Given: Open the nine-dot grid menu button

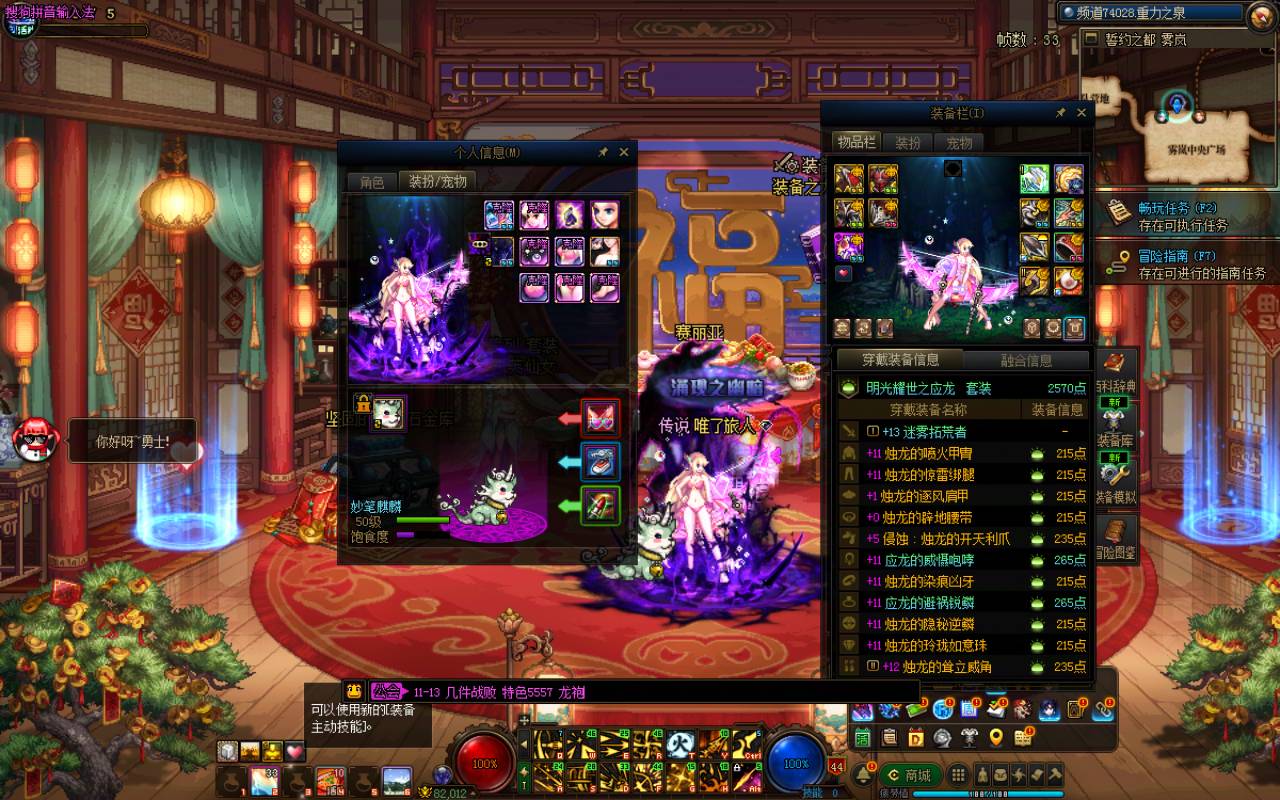Looking at the screenshot, I should (x=958, y=775).
